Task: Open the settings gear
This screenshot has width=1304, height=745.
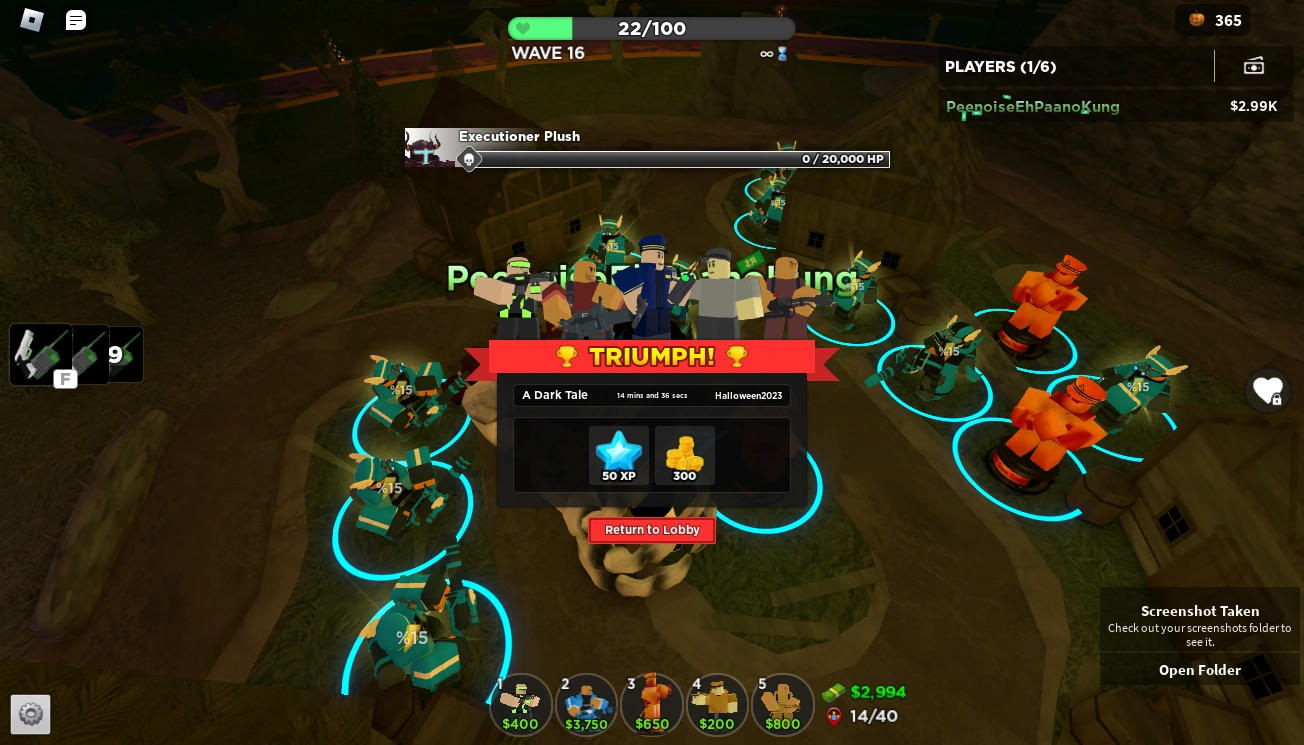Action: pyautogui.click(x=30, y=714)
